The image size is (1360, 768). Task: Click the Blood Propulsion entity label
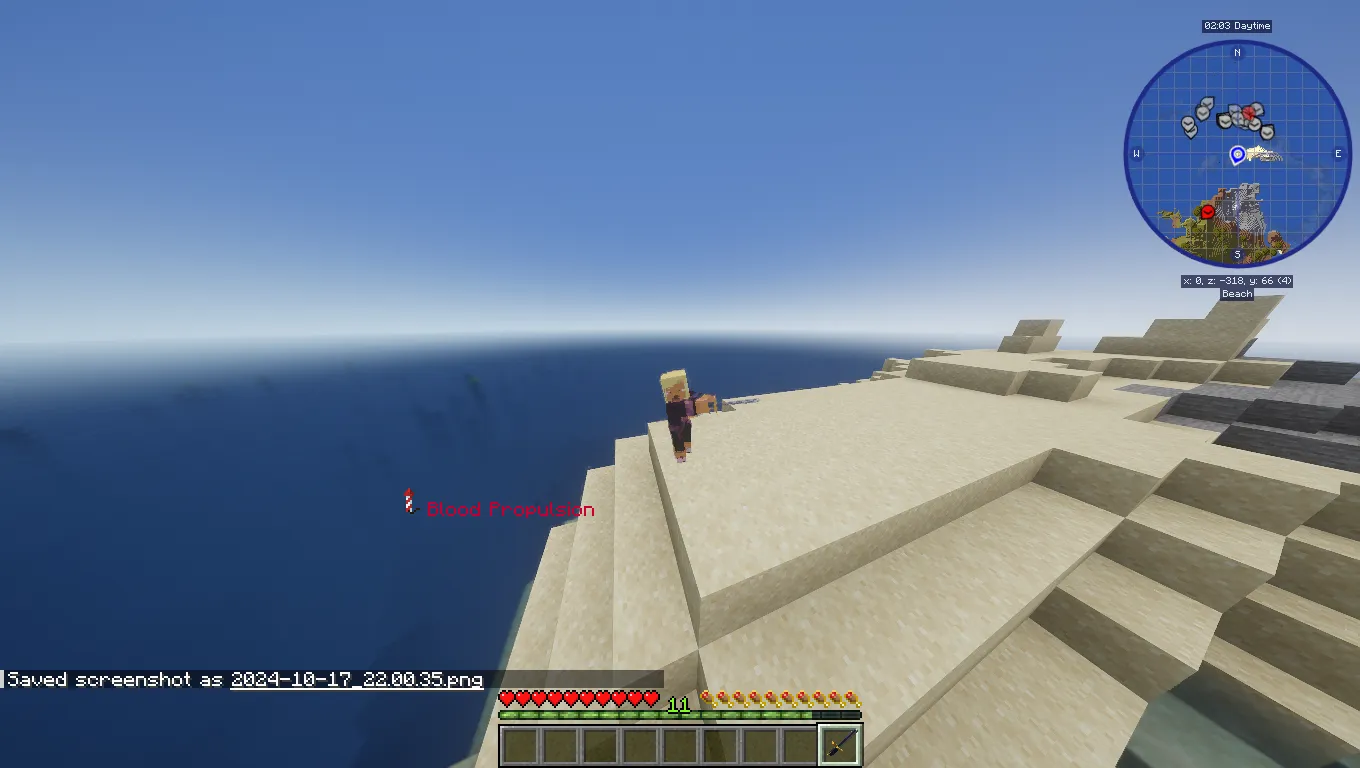pos(510,509)
